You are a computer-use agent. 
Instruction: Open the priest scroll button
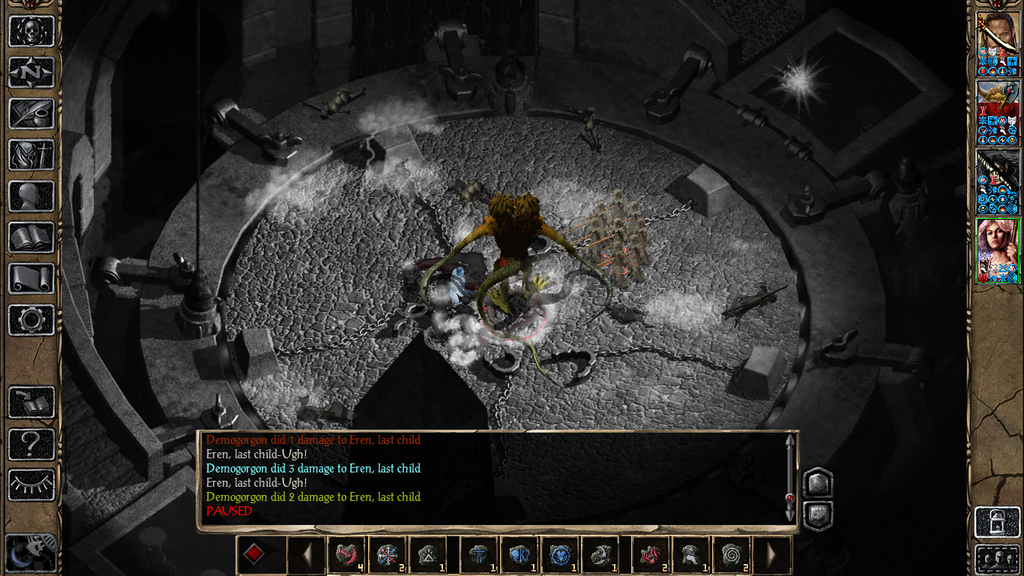point(31,278)
